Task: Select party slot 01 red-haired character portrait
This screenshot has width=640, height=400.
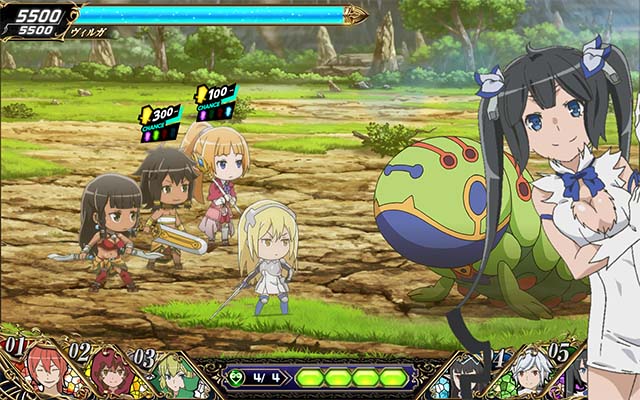Action: (42, 374)
